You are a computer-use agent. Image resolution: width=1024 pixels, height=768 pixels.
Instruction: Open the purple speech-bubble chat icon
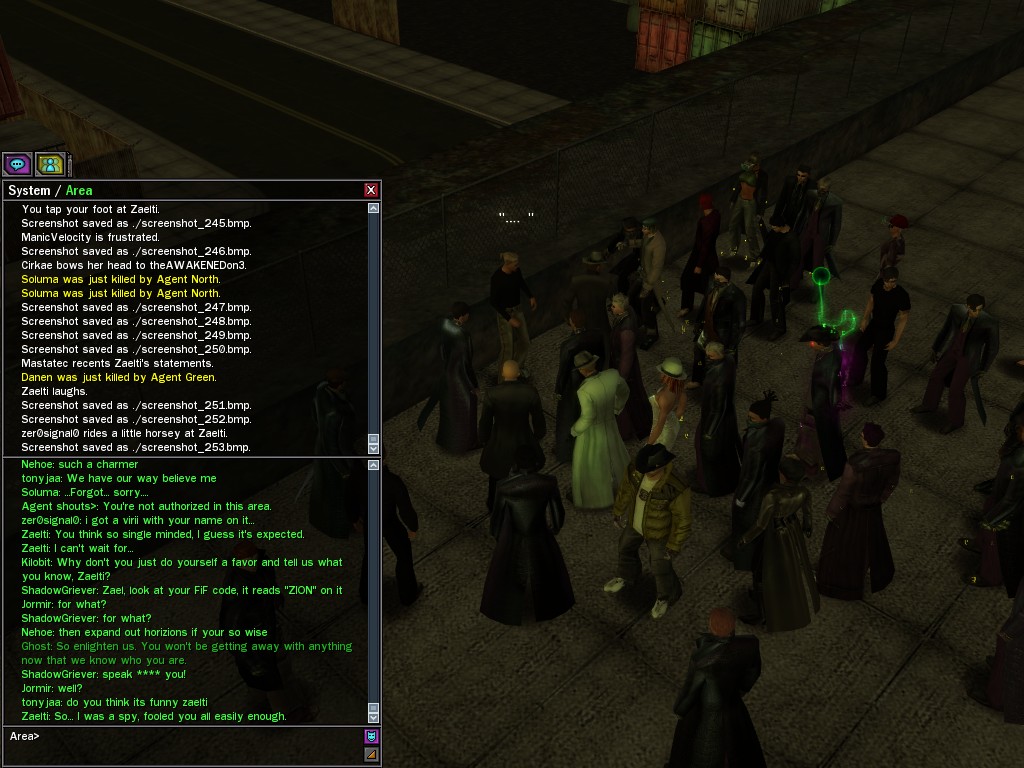coord(17,164)
